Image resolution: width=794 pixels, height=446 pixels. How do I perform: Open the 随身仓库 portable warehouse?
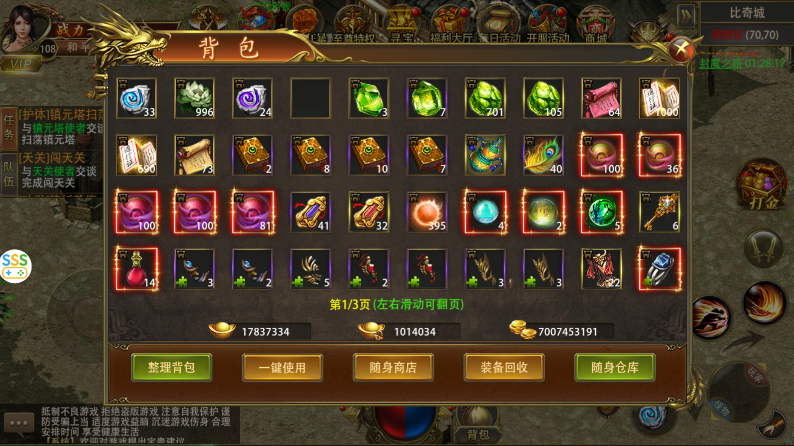coord(614,367)
